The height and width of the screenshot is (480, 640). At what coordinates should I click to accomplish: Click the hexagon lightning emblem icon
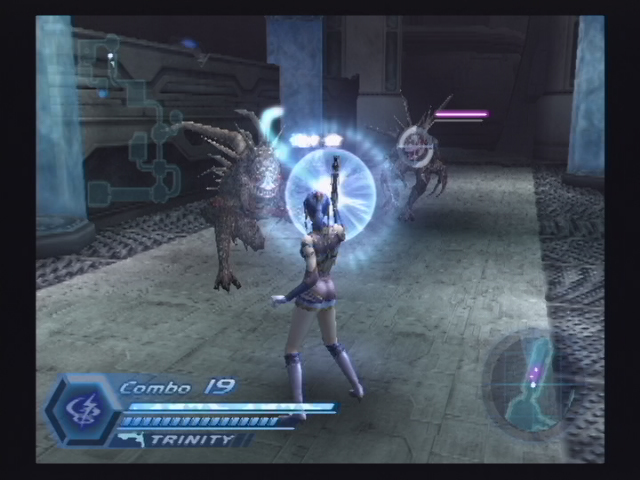coord(81,411)
